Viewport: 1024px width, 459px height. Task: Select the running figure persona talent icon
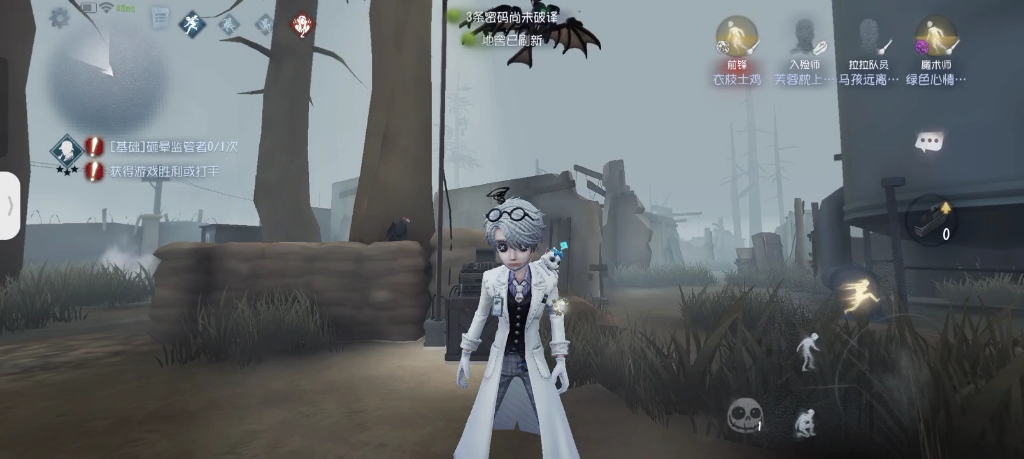click(192, 24)
